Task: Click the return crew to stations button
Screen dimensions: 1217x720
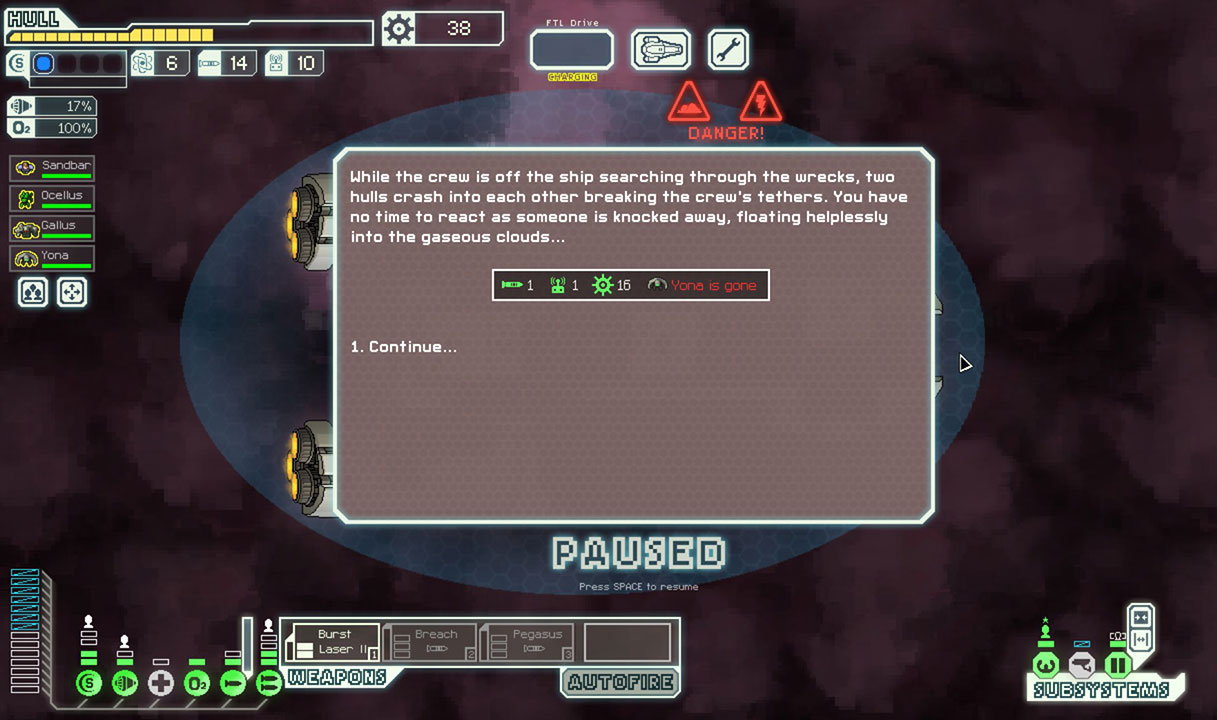Action: (72, 292)
